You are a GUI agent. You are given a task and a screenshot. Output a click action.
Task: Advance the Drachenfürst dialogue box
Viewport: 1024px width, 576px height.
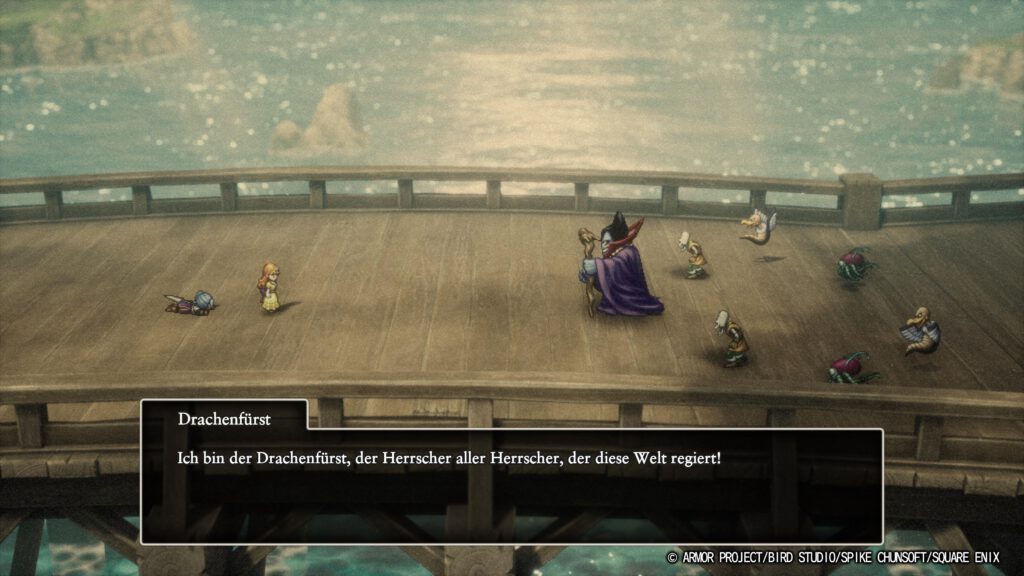tap(511, 485)
